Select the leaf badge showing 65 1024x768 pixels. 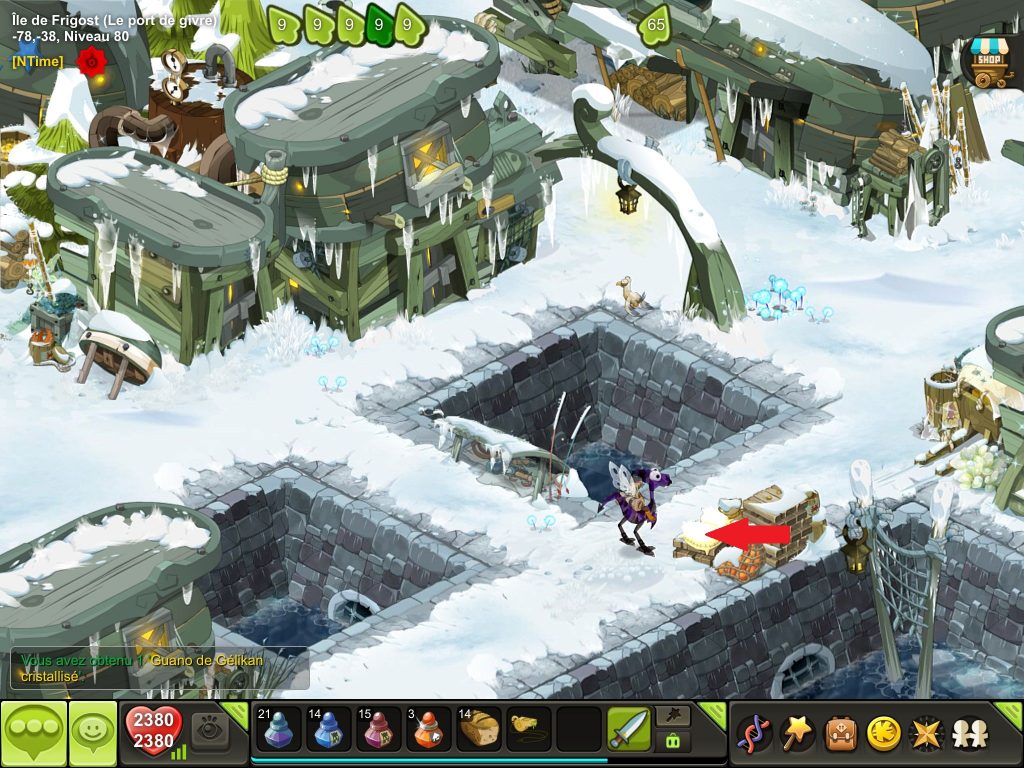point(656,25)
